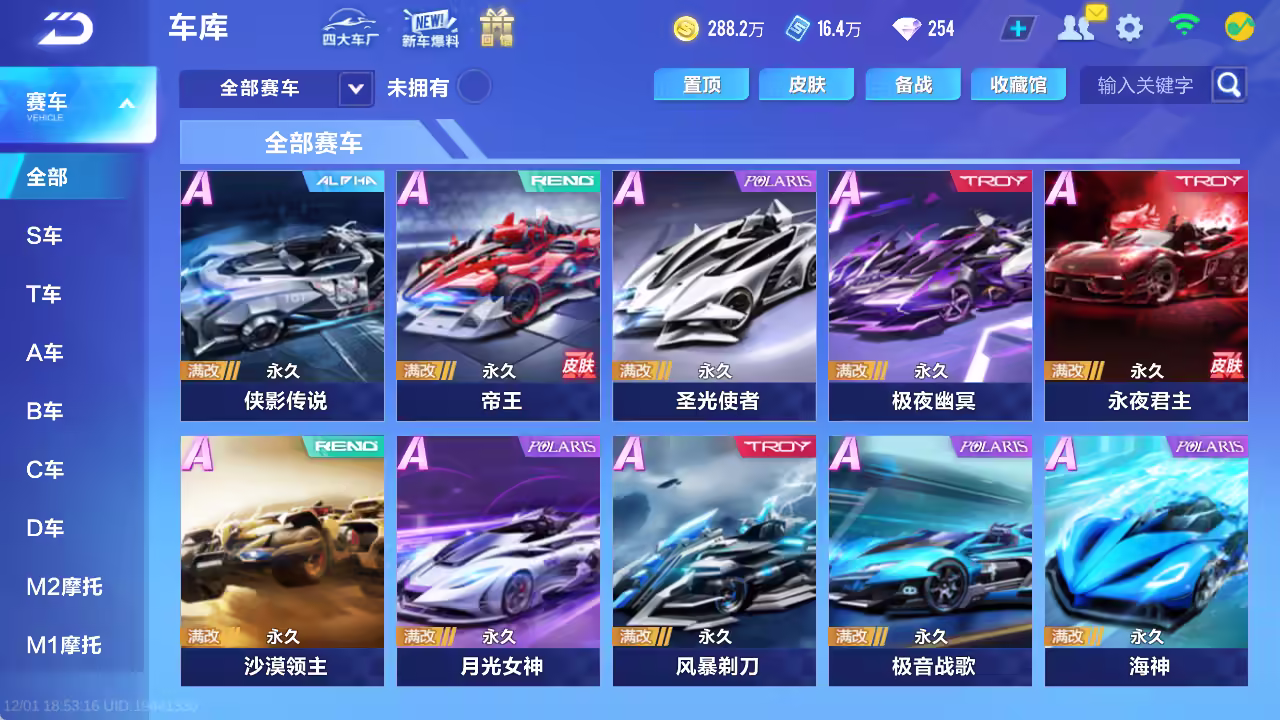Image resolution: width=1280 pixels, height=720 pixels.
Task: Switch to the S车 category tab
Action: point(45,236)
